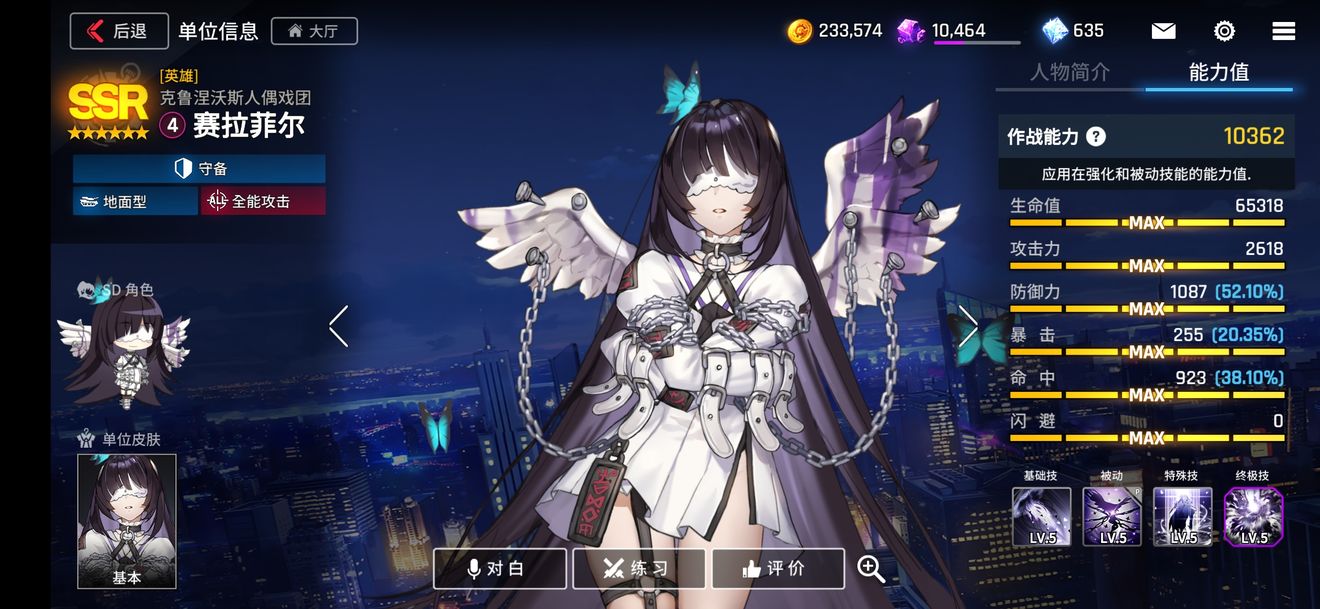Open the 评价 reviews
Viewport: 1320px width, 609px height.
point(778,568)
